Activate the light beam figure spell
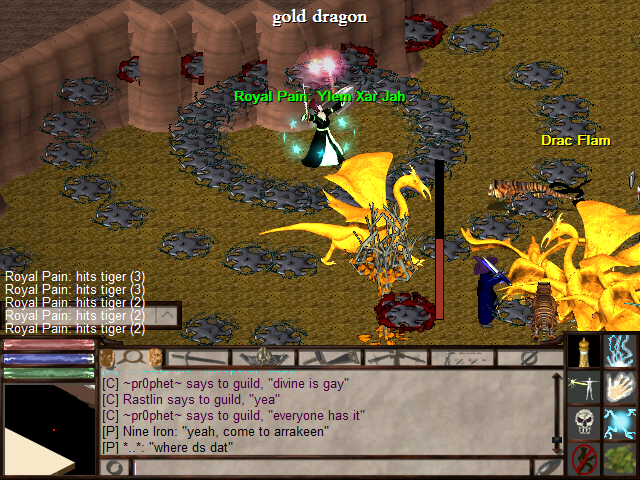The image size is (640, 480). tap(584, 386)
